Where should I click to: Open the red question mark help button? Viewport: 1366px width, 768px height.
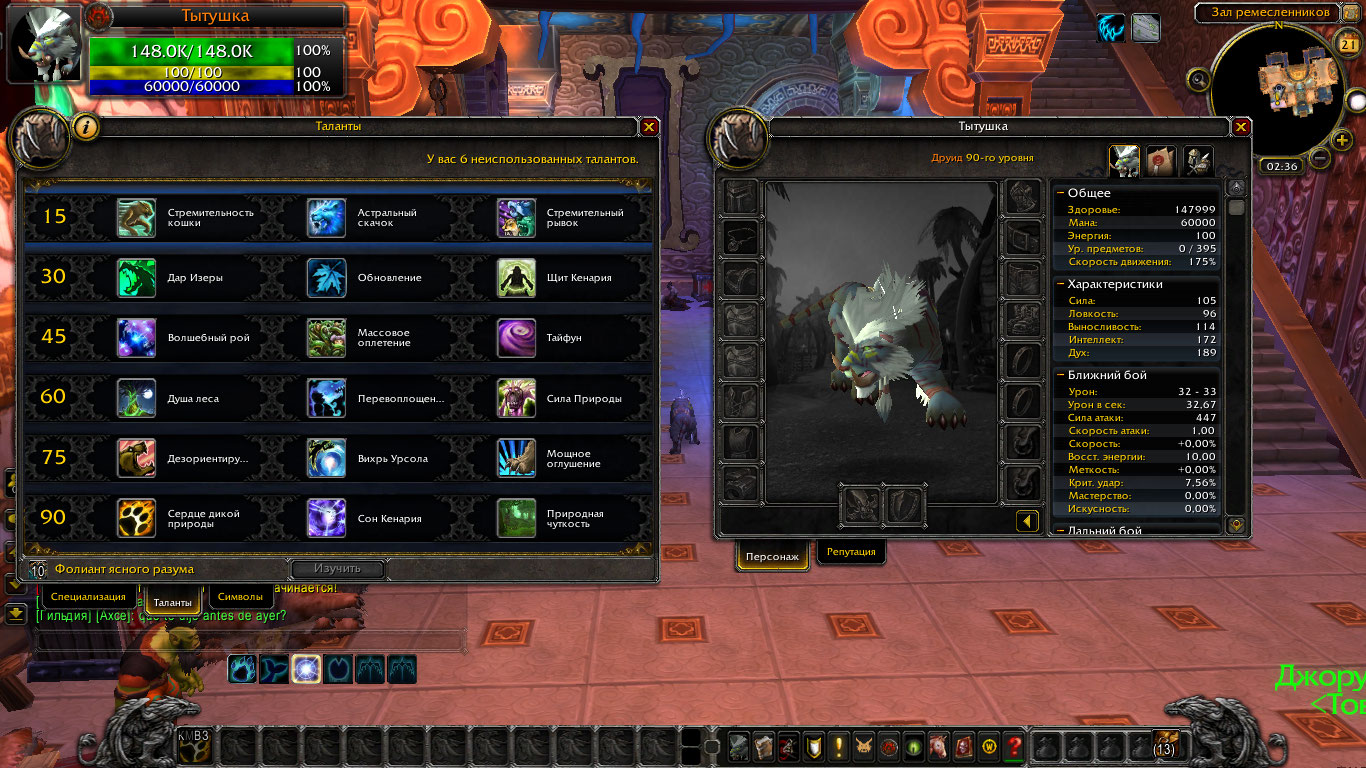point(1014,746)
